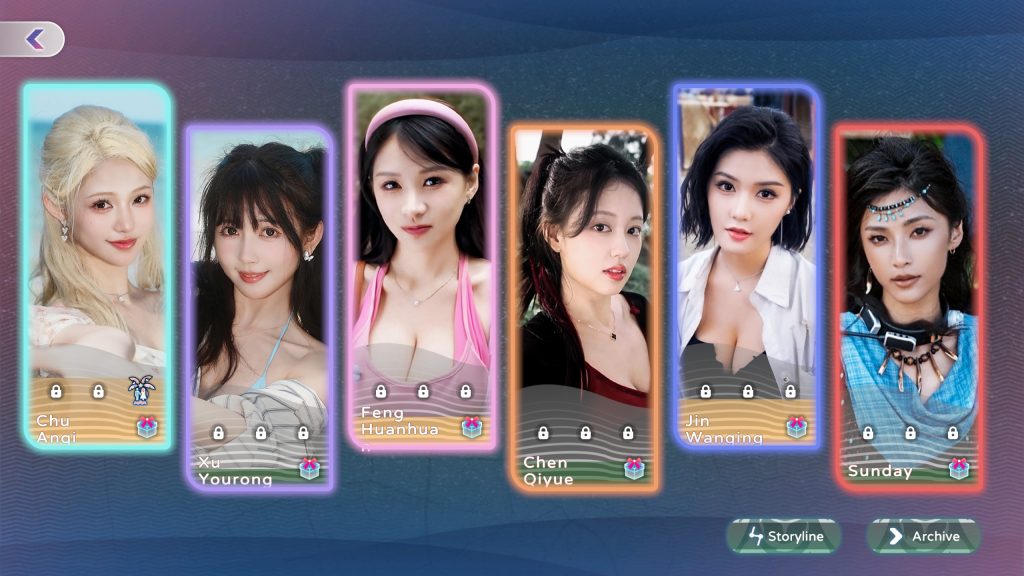
Task: Go back using the arrow button
Action: [x=34, y=39]
